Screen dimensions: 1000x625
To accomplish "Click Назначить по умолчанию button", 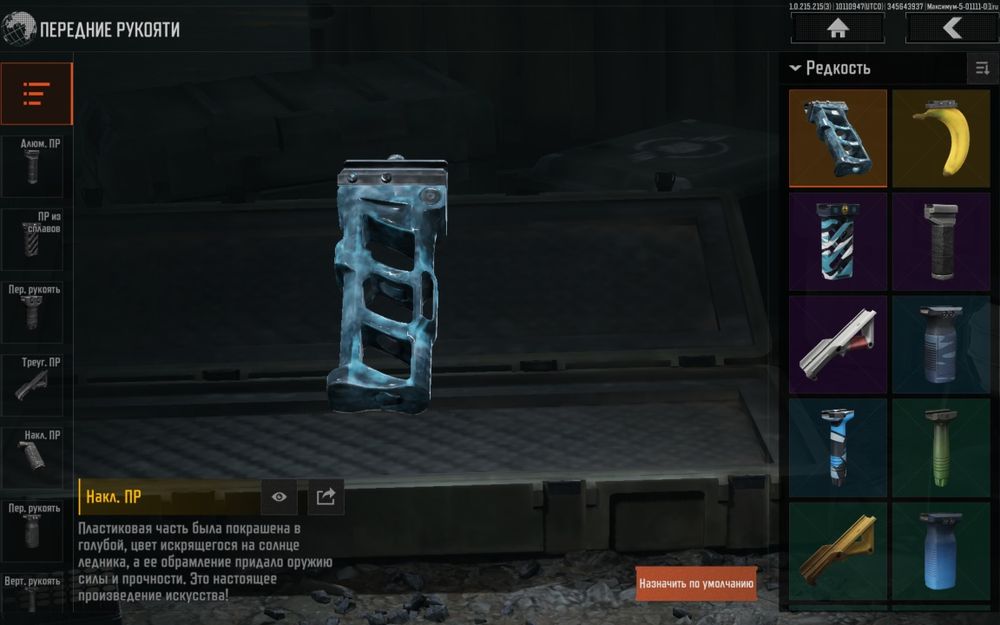I will [696, 583].
